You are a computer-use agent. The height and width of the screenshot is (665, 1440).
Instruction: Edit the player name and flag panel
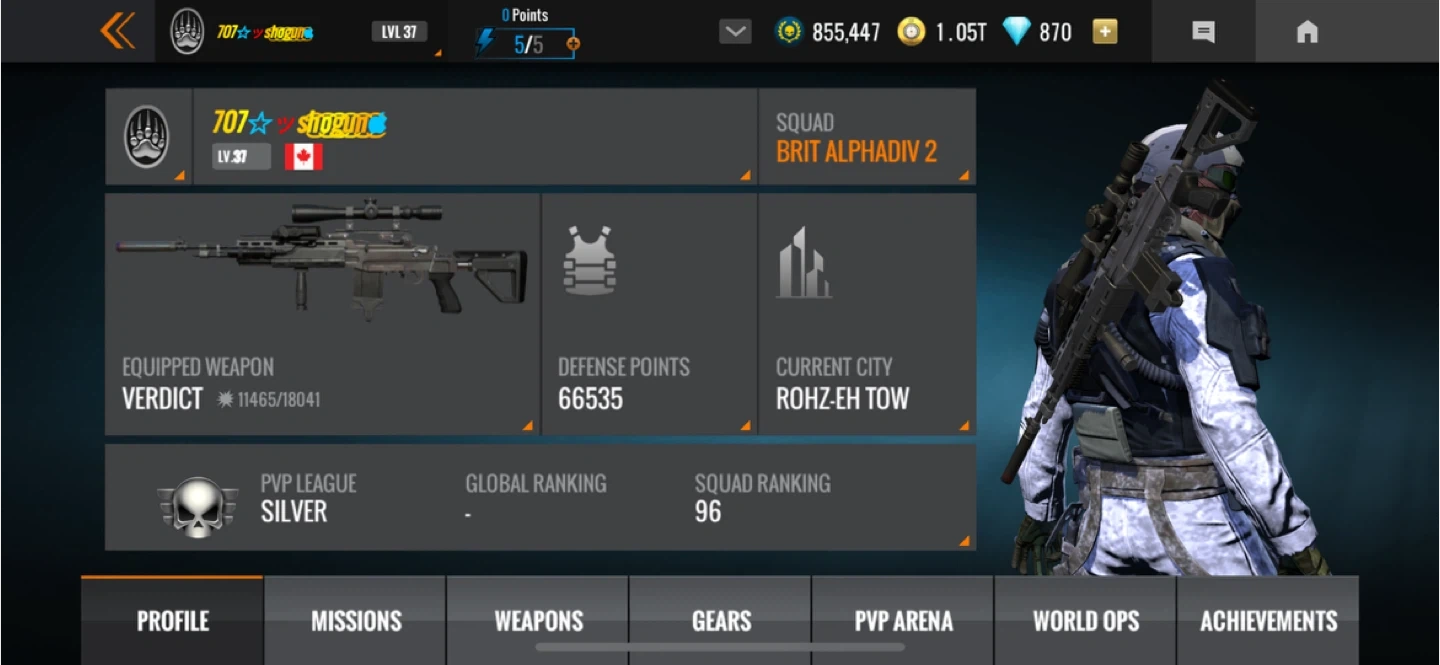tap(475, 137)
